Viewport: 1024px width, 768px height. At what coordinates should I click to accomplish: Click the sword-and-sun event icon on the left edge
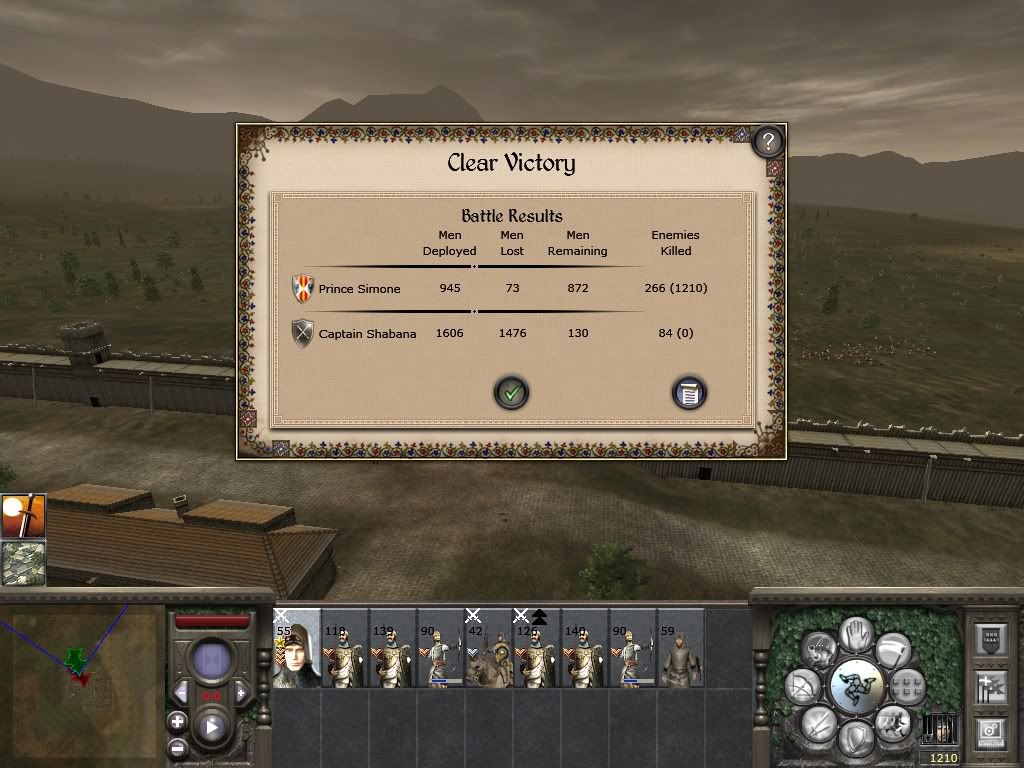[22, 515]
